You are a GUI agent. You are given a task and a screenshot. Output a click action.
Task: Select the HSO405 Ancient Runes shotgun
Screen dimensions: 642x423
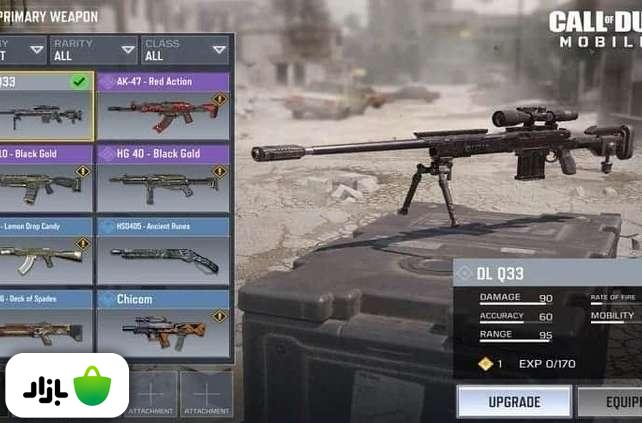pyautogui.click(x=164, y=251)
